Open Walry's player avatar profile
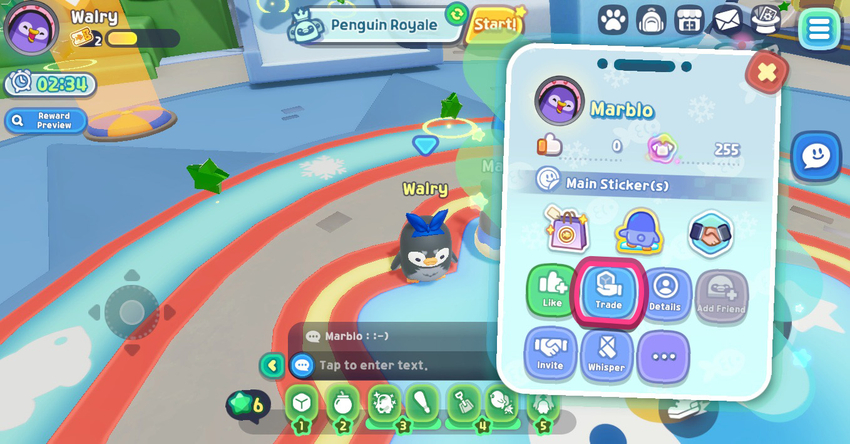The image size is (850, 444). (31, 29)
